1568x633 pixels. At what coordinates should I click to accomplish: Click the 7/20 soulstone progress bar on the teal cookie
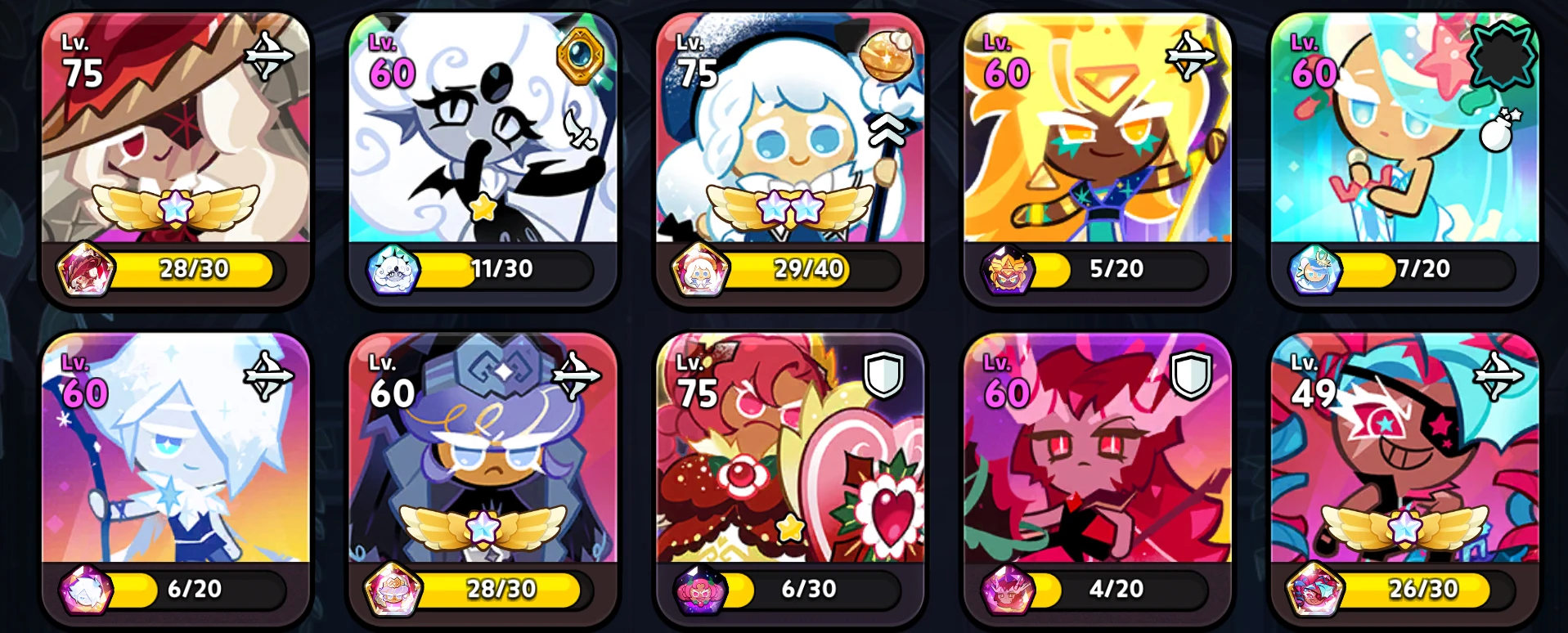point(1422,269)
